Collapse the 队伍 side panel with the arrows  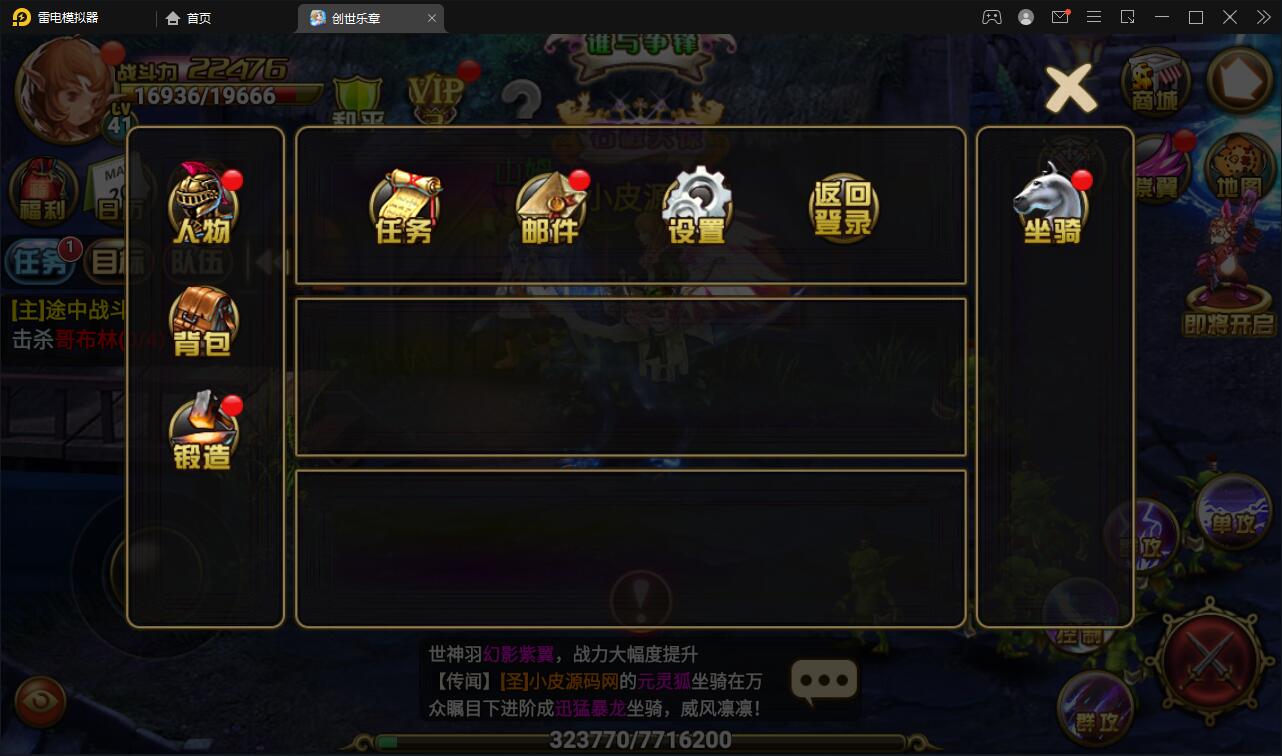point(268,260)
